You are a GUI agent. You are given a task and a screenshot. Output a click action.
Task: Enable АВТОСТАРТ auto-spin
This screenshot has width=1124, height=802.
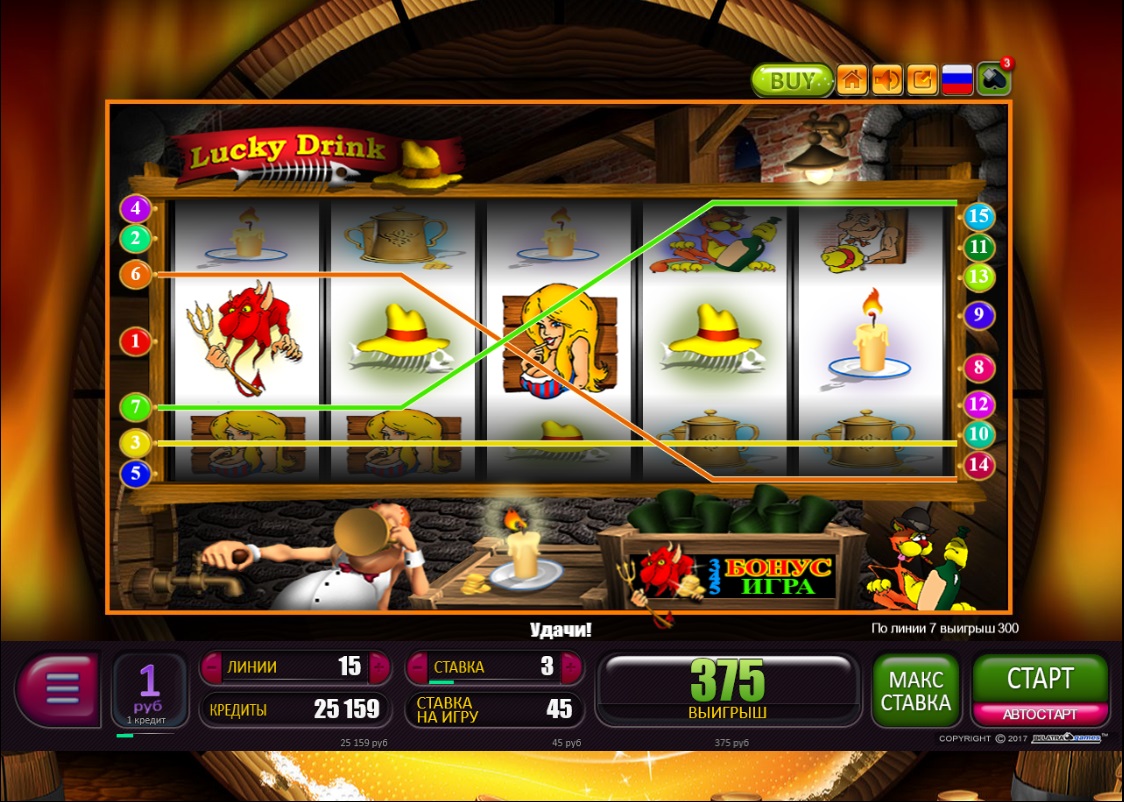(x=1040, y=714)
